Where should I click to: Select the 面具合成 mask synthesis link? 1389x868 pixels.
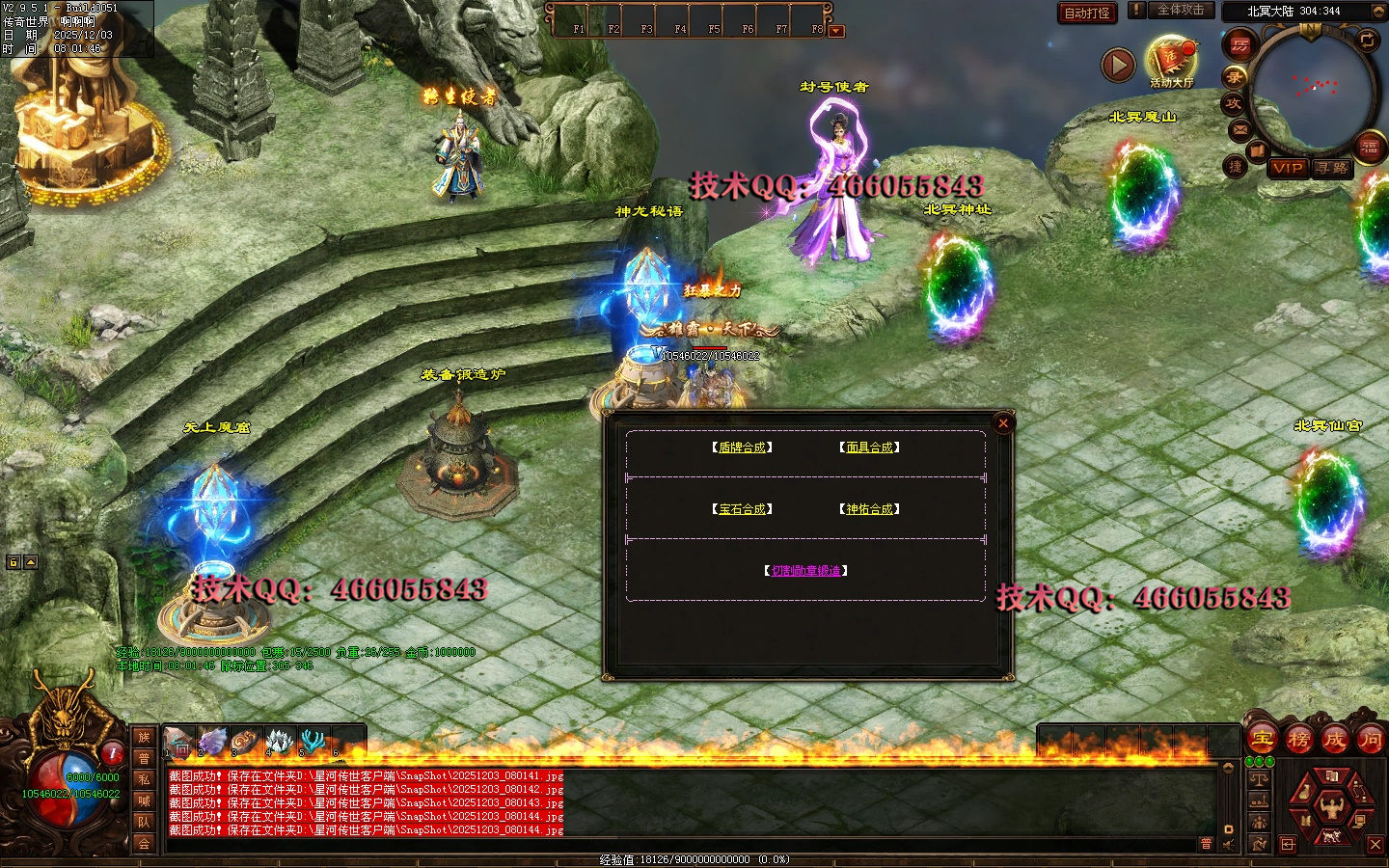[869, 448]
